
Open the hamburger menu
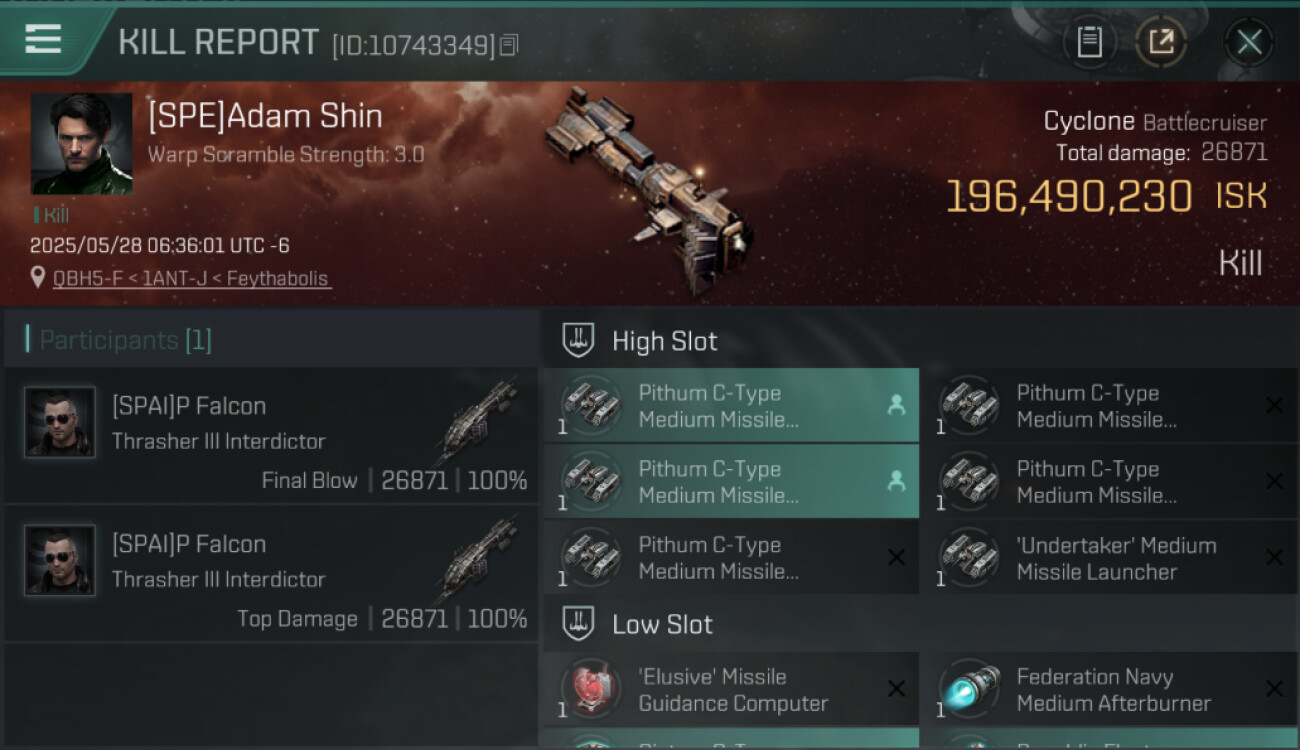43,39
